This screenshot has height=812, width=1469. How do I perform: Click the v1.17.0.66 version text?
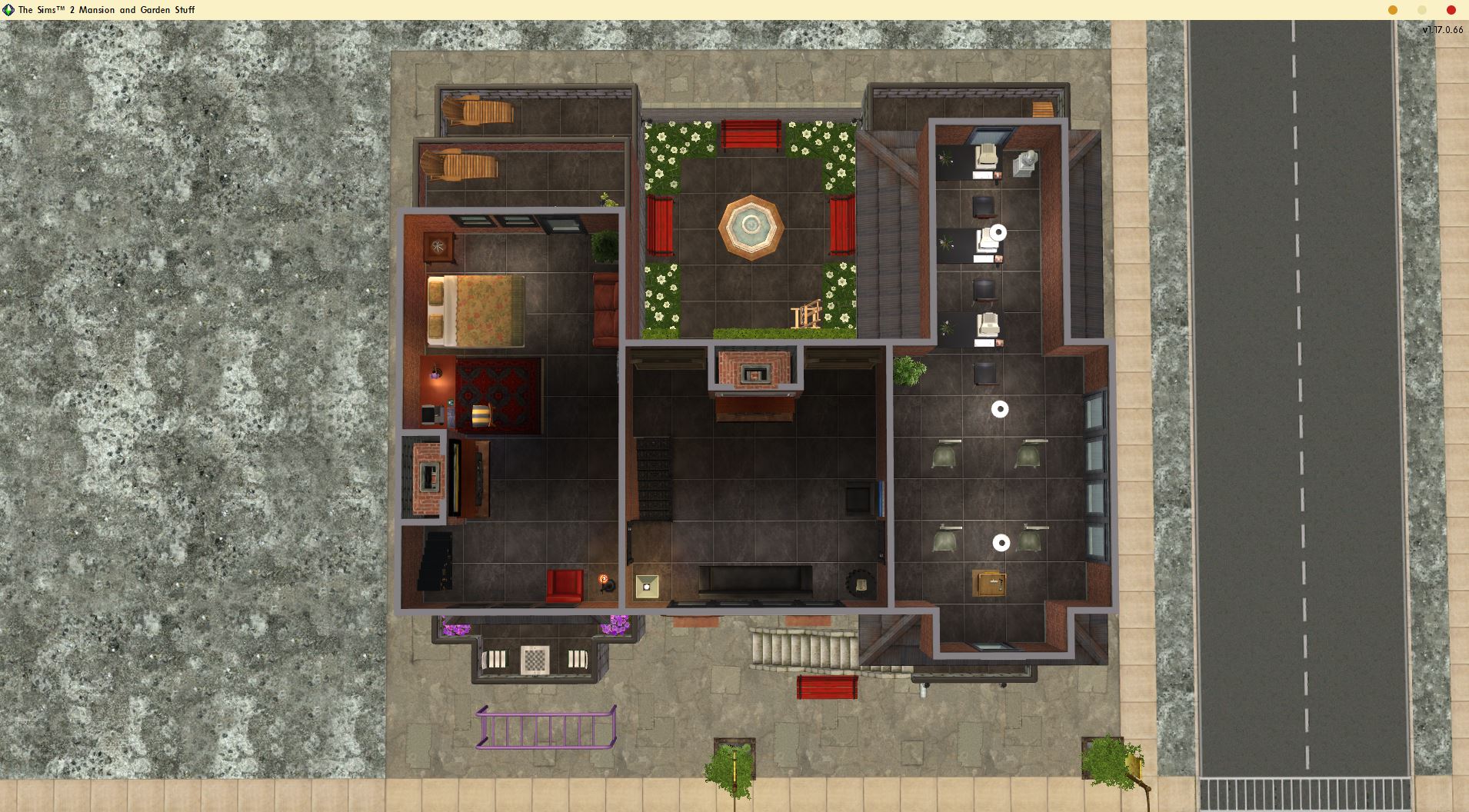[x=1443, y=30]
